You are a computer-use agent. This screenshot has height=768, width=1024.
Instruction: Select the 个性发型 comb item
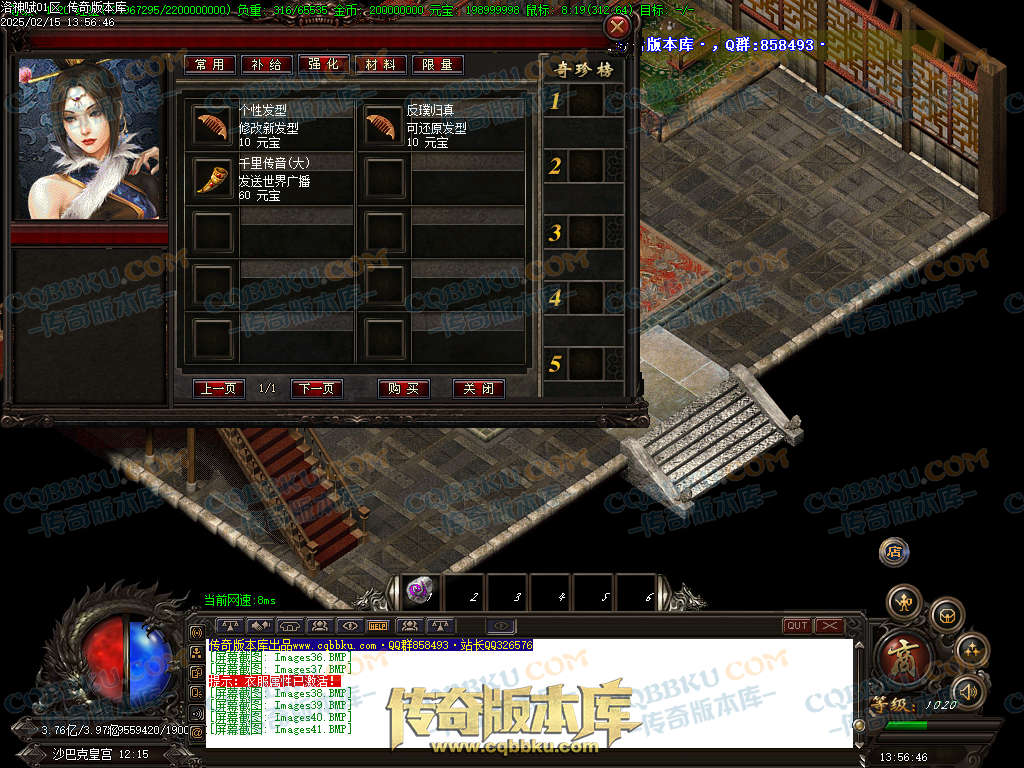[x=212, y=127]
